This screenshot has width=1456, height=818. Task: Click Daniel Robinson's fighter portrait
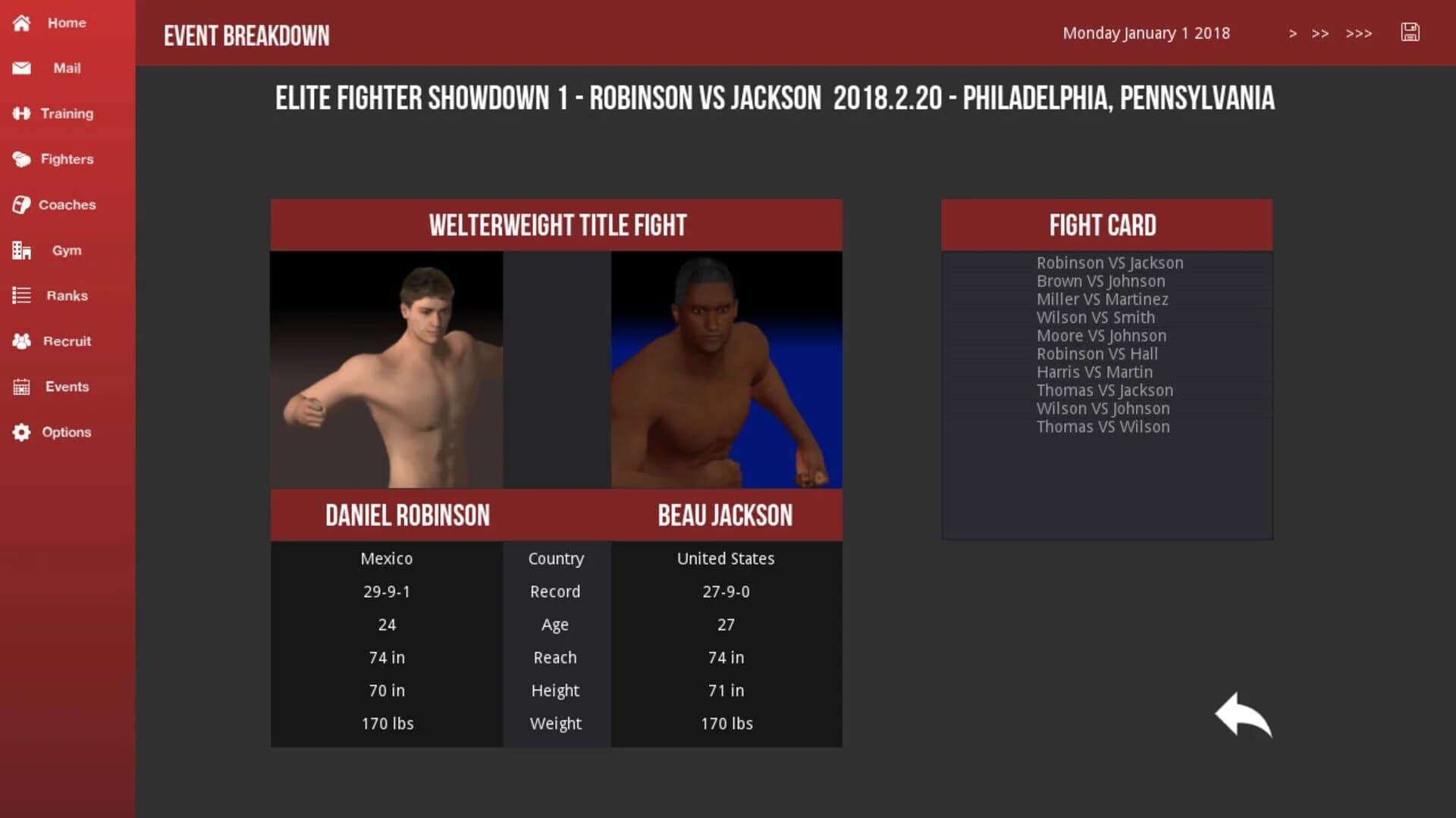coord(386,371)
